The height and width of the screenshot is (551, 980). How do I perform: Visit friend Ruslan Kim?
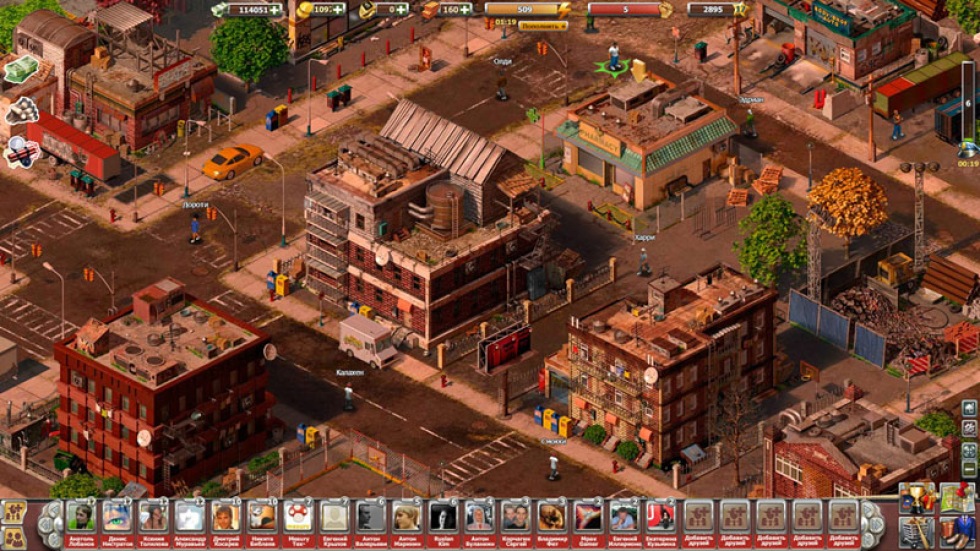pyautogui.click(x=443, y=516)
